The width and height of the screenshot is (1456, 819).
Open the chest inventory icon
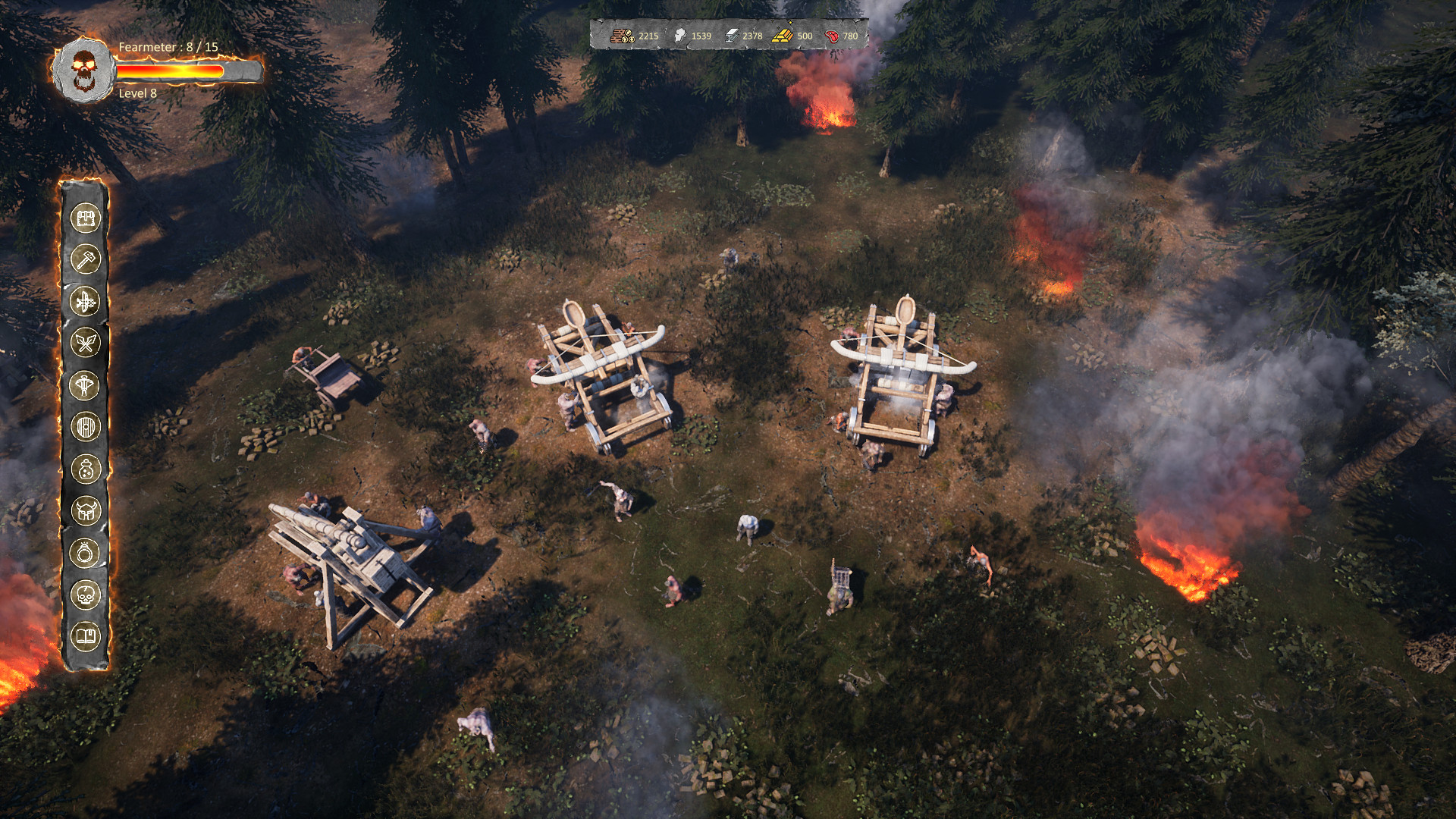point(87,219)
